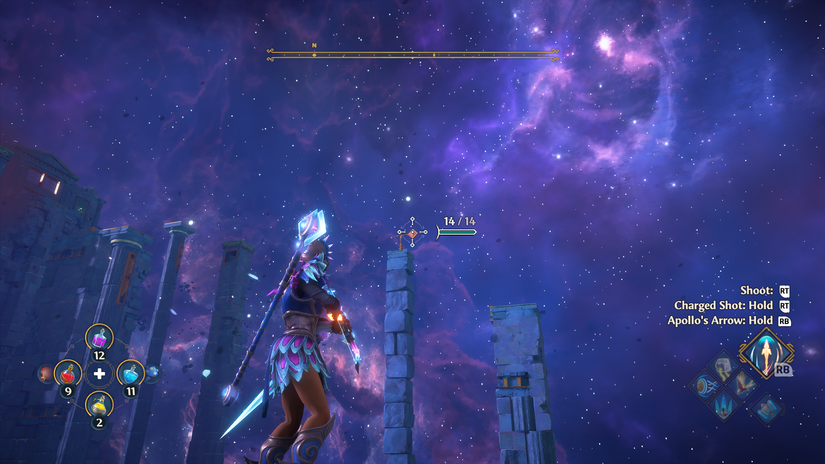825x464 pixels.
Task: Activate the Apollo's Arrow ability icon
Action: (x=766, y=354)
